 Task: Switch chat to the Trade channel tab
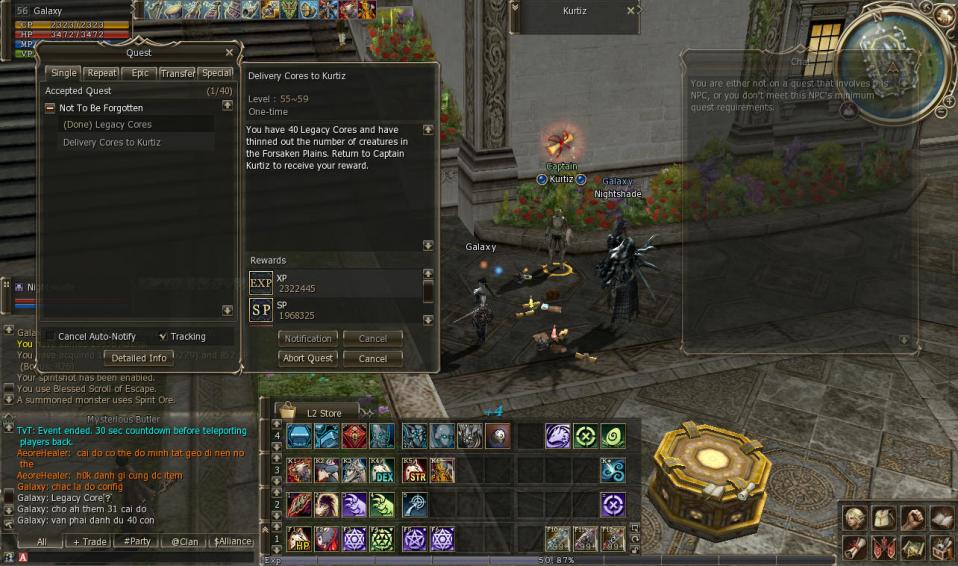(88, 542)
